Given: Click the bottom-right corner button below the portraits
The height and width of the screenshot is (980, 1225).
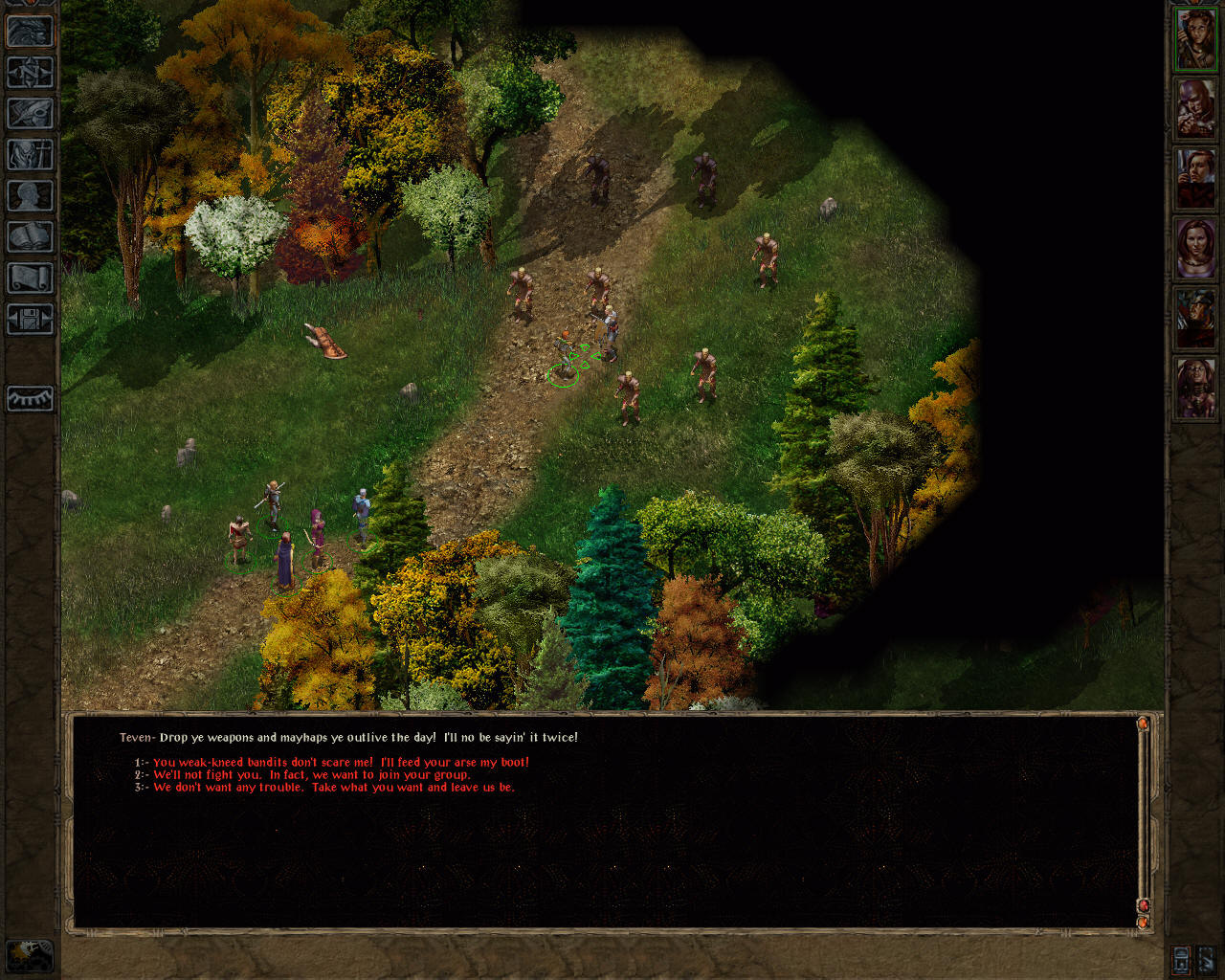Looking at the screenshot, I should pyautogui.click(x=1207, y=958).
